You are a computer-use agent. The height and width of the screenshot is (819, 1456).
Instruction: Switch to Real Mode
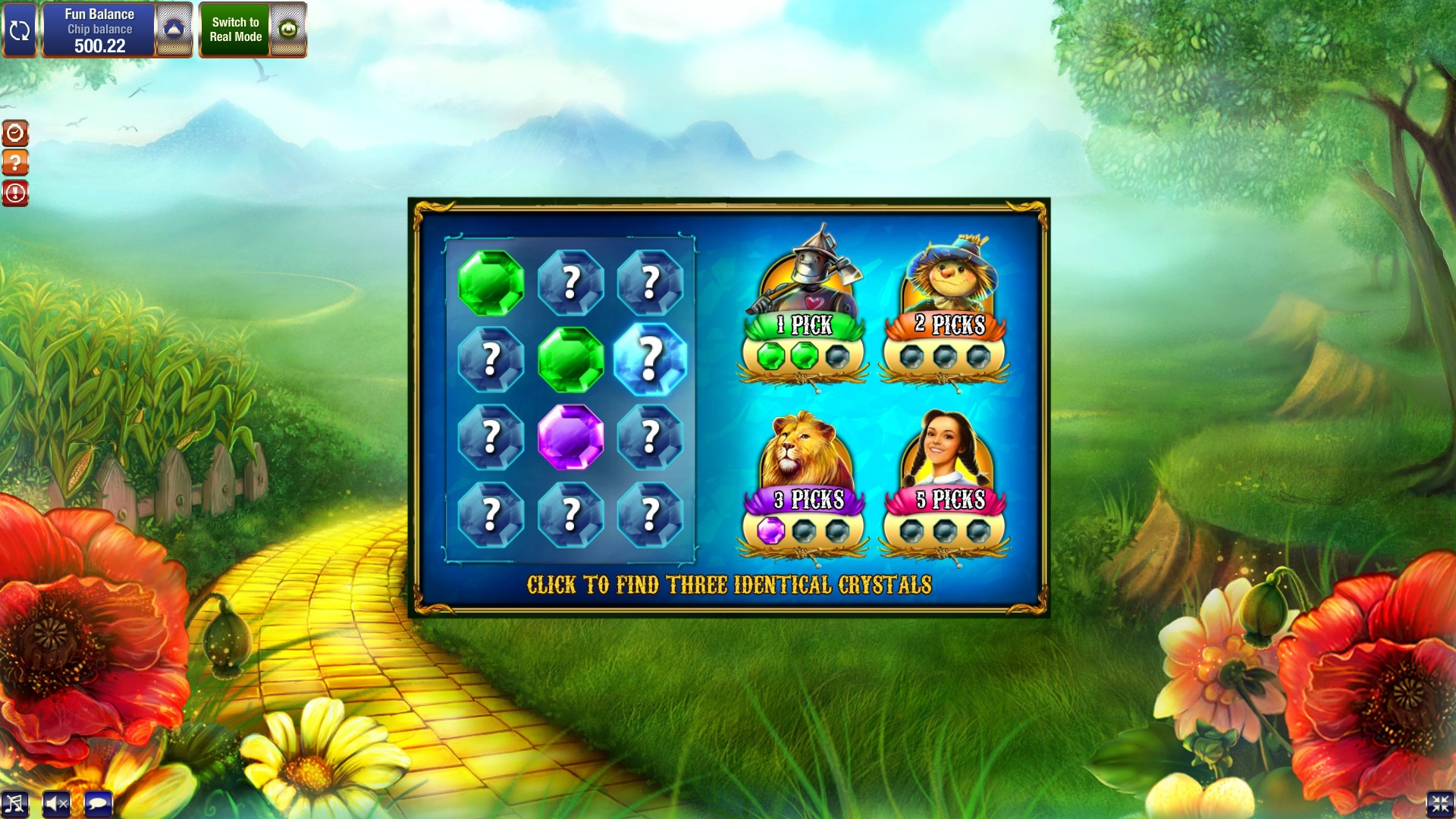click(x=235, y=30)
